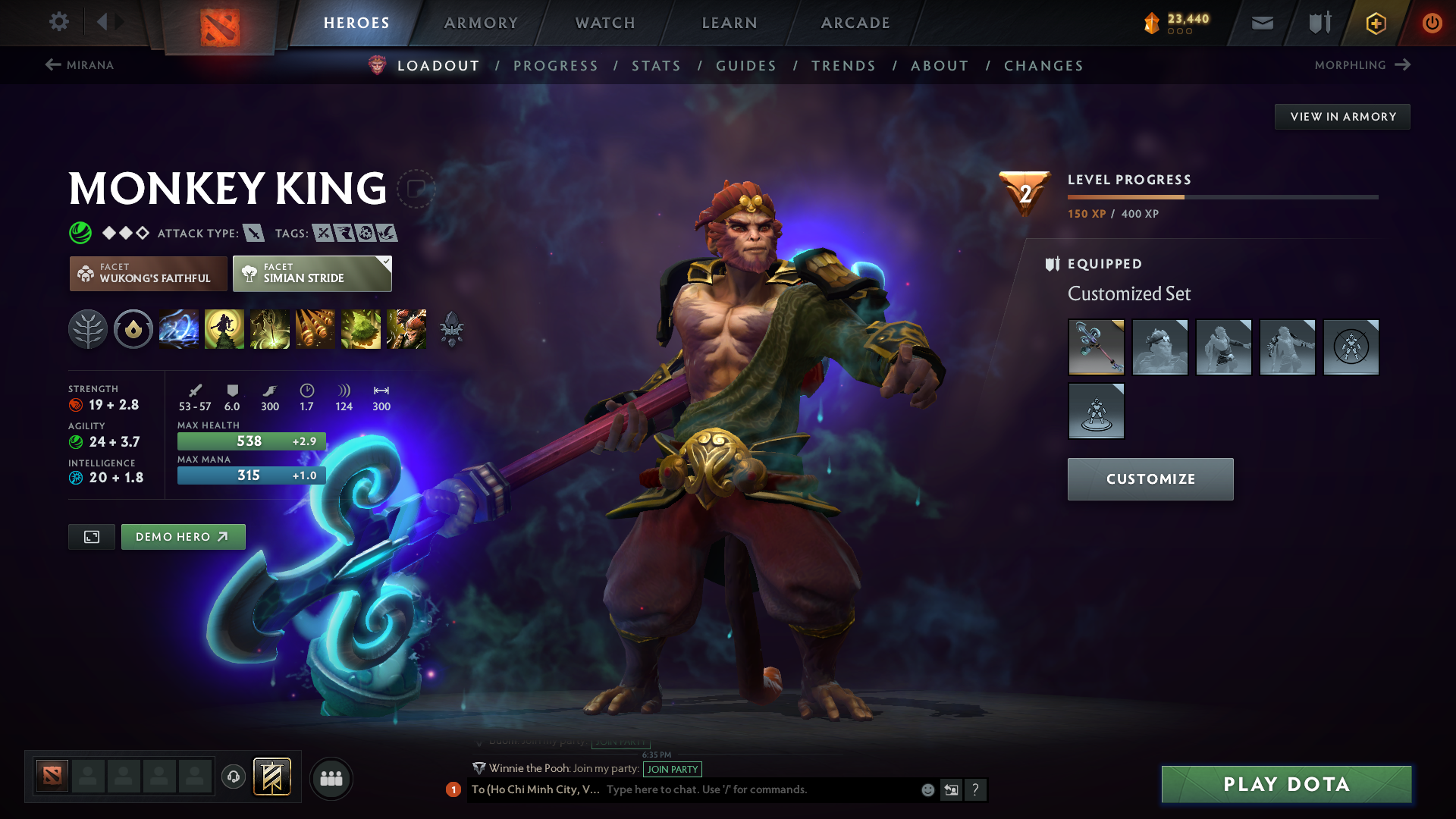Click the CUSTOMIZE button

tap(1150, 479)
